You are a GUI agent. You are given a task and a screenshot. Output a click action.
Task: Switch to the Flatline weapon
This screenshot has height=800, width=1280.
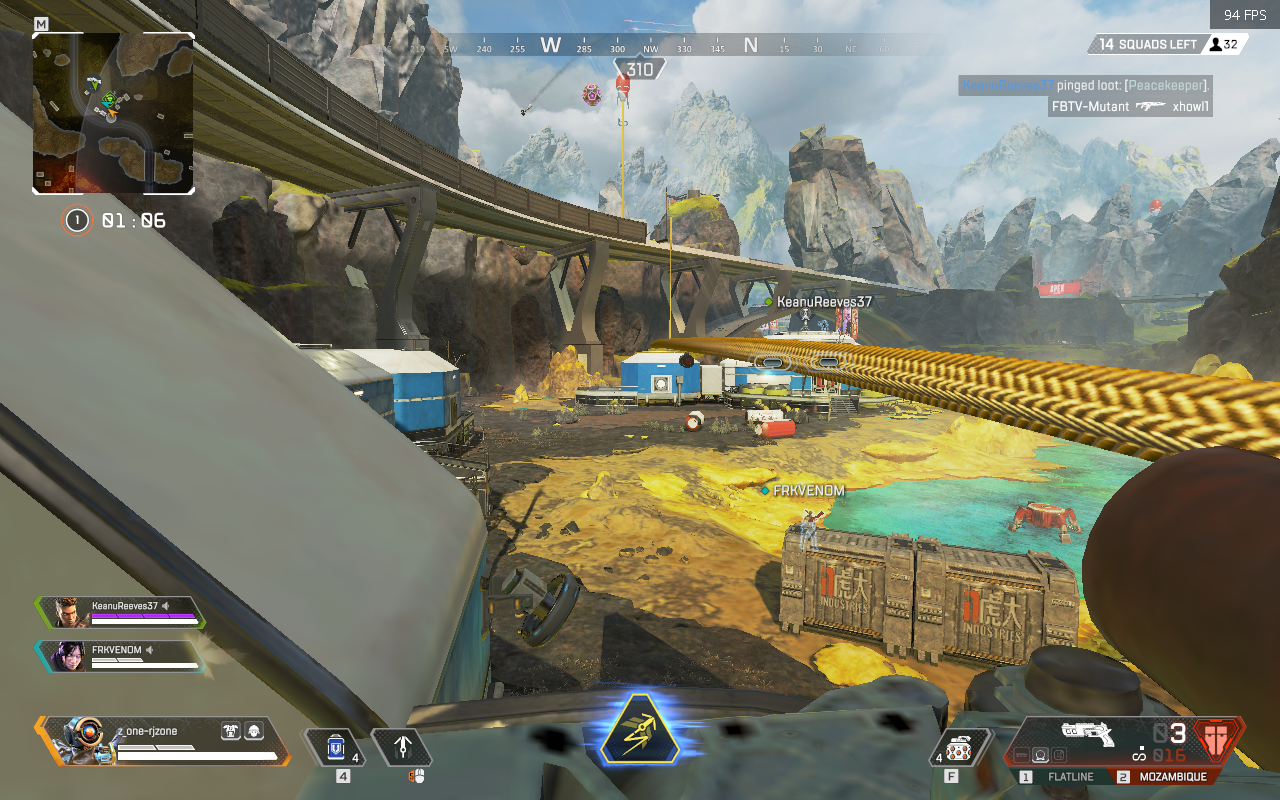(1064, 777)
